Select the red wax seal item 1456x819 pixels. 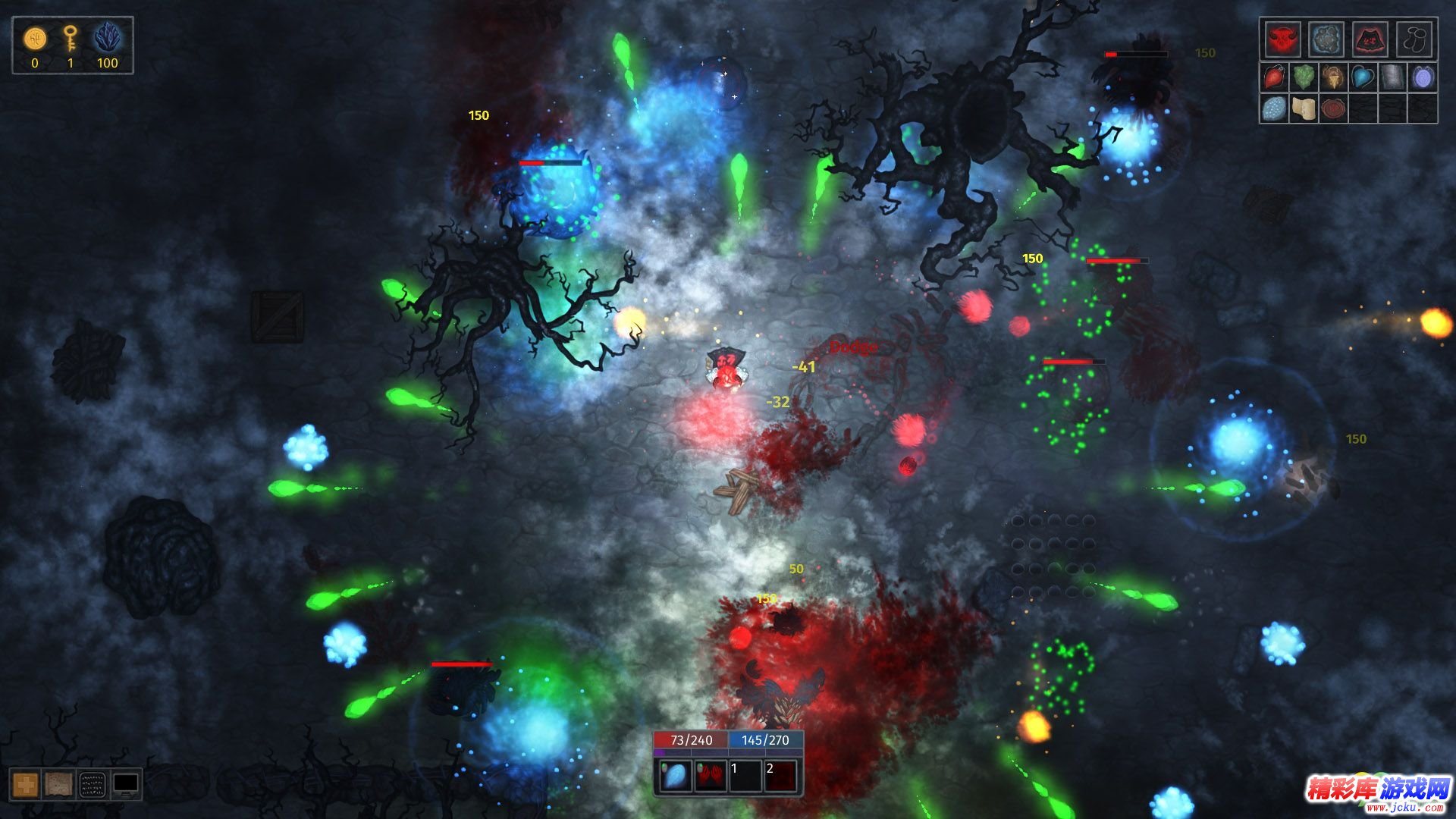pyautogui.click(x=1333, y=108)
